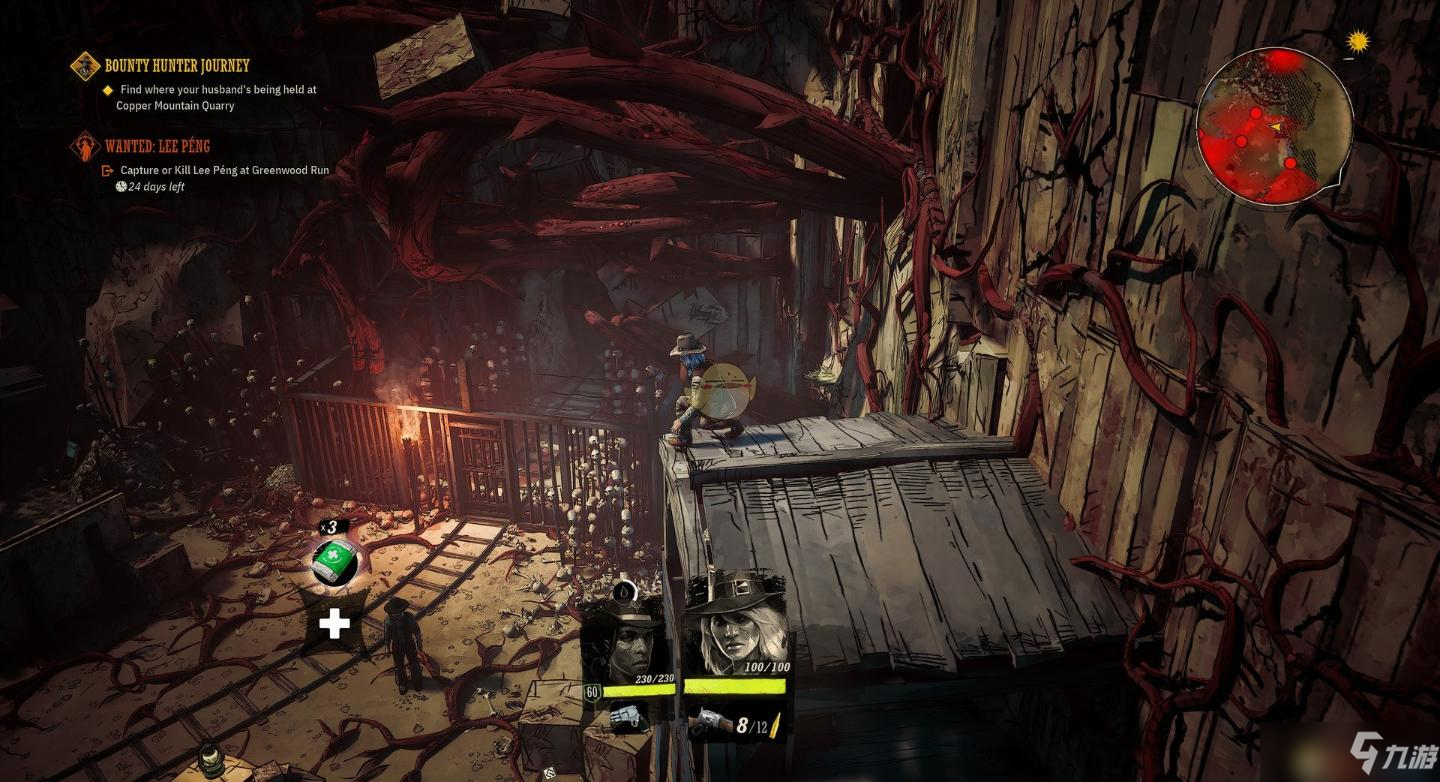The image size is (1440, 782).
Task: Click the level 60 shield badge
Action: [592, 692]
